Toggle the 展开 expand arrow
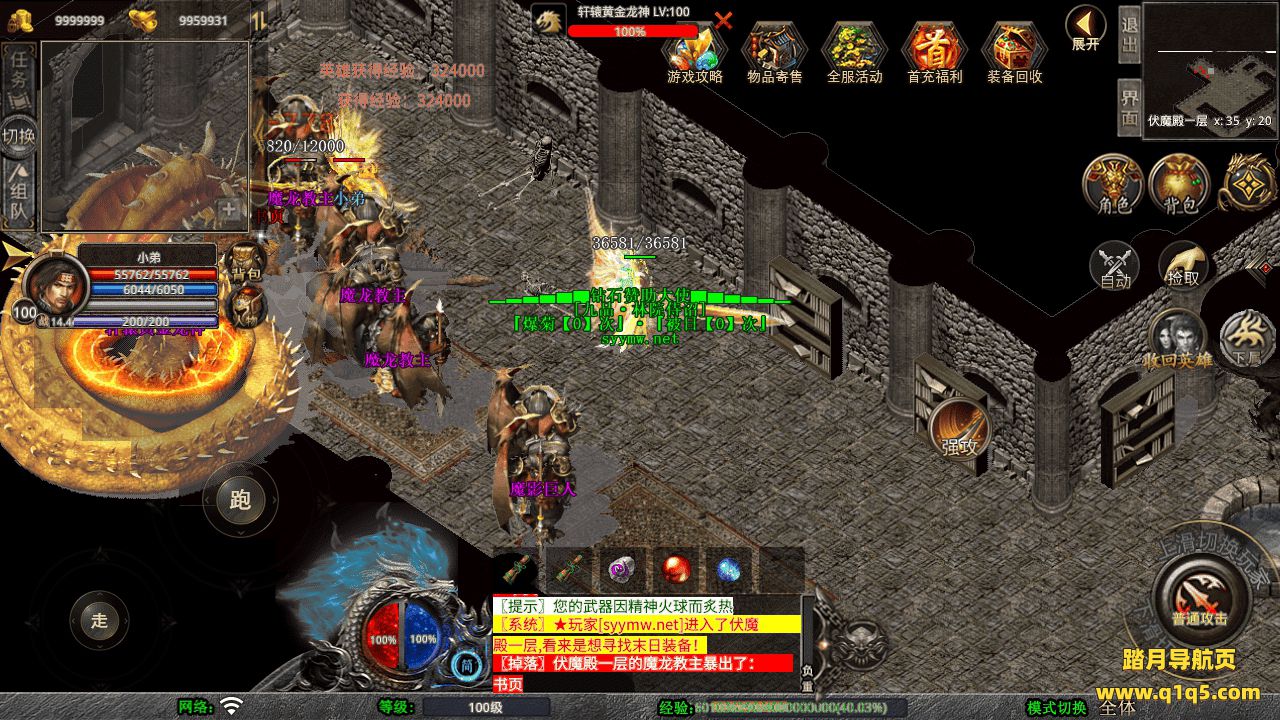Screen dimensions: 1280x720 [1085, 26]
